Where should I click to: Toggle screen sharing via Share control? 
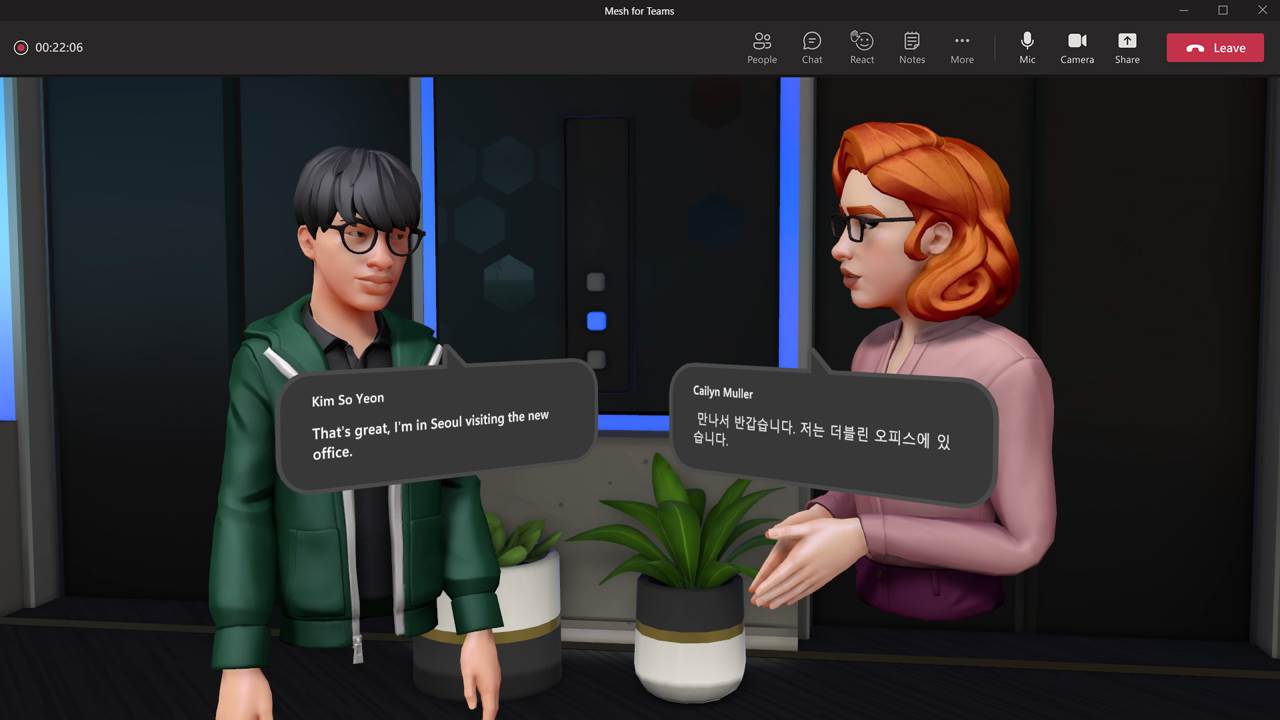point(1127,47)
